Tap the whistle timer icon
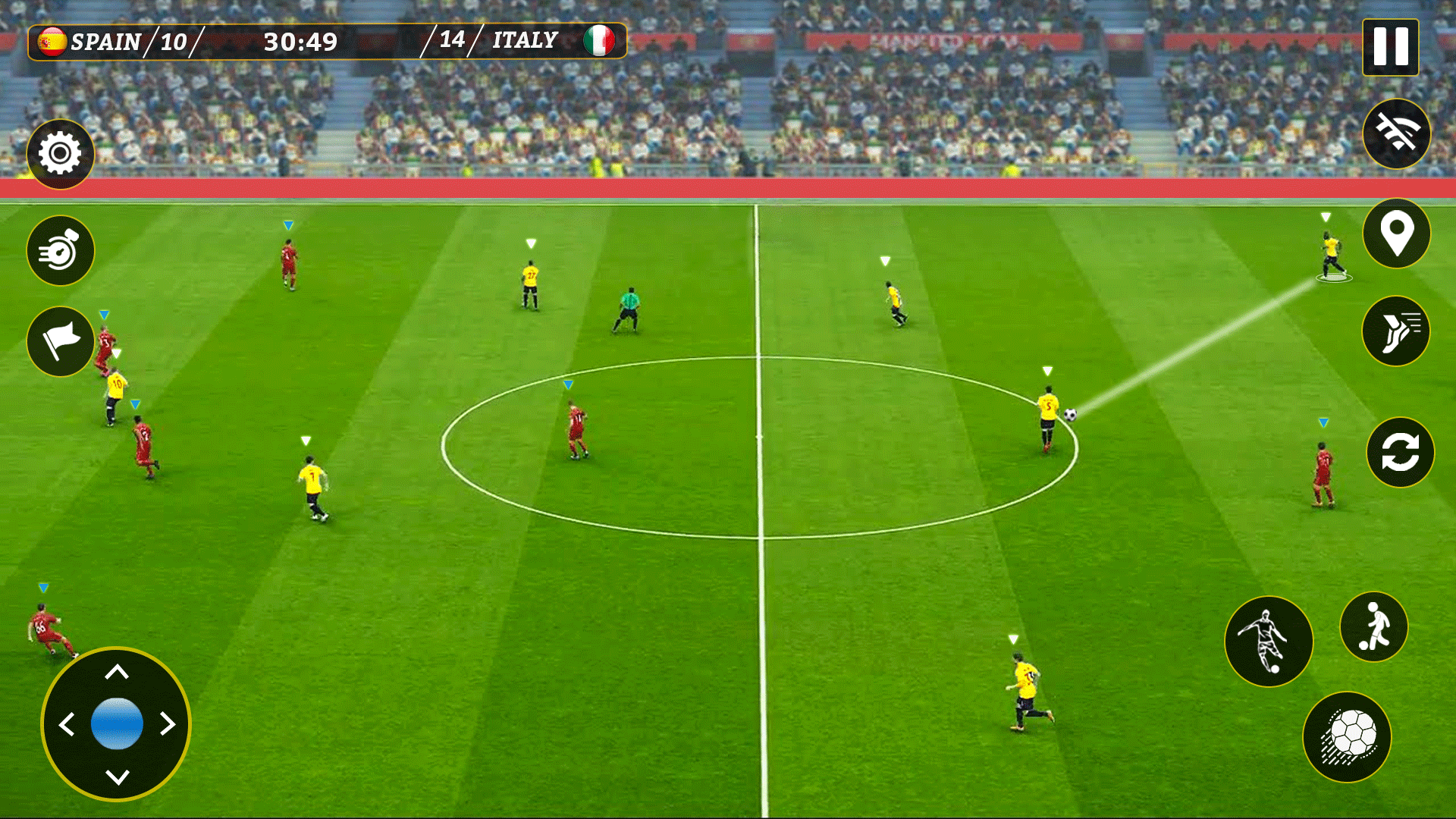This screenshot has width=1456, height=819. (x=60, y=250)
